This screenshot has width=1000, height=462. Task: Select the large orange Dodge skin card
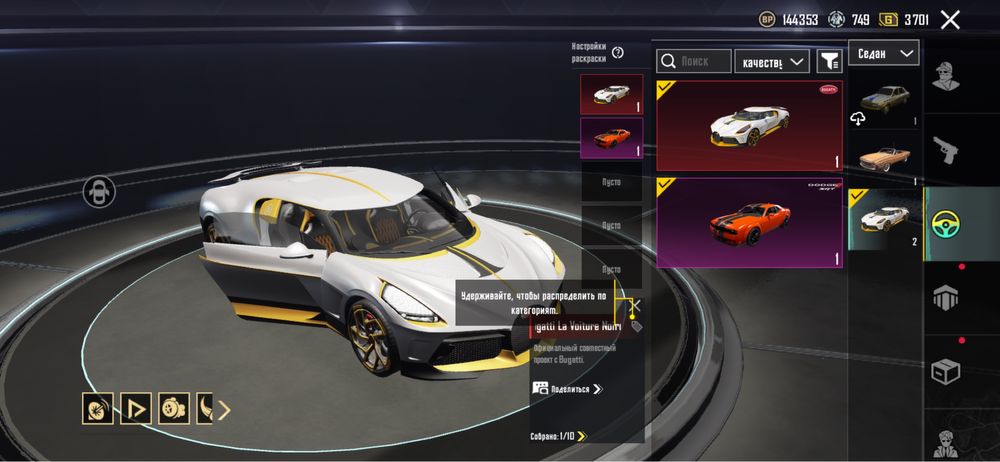point(749,222)
